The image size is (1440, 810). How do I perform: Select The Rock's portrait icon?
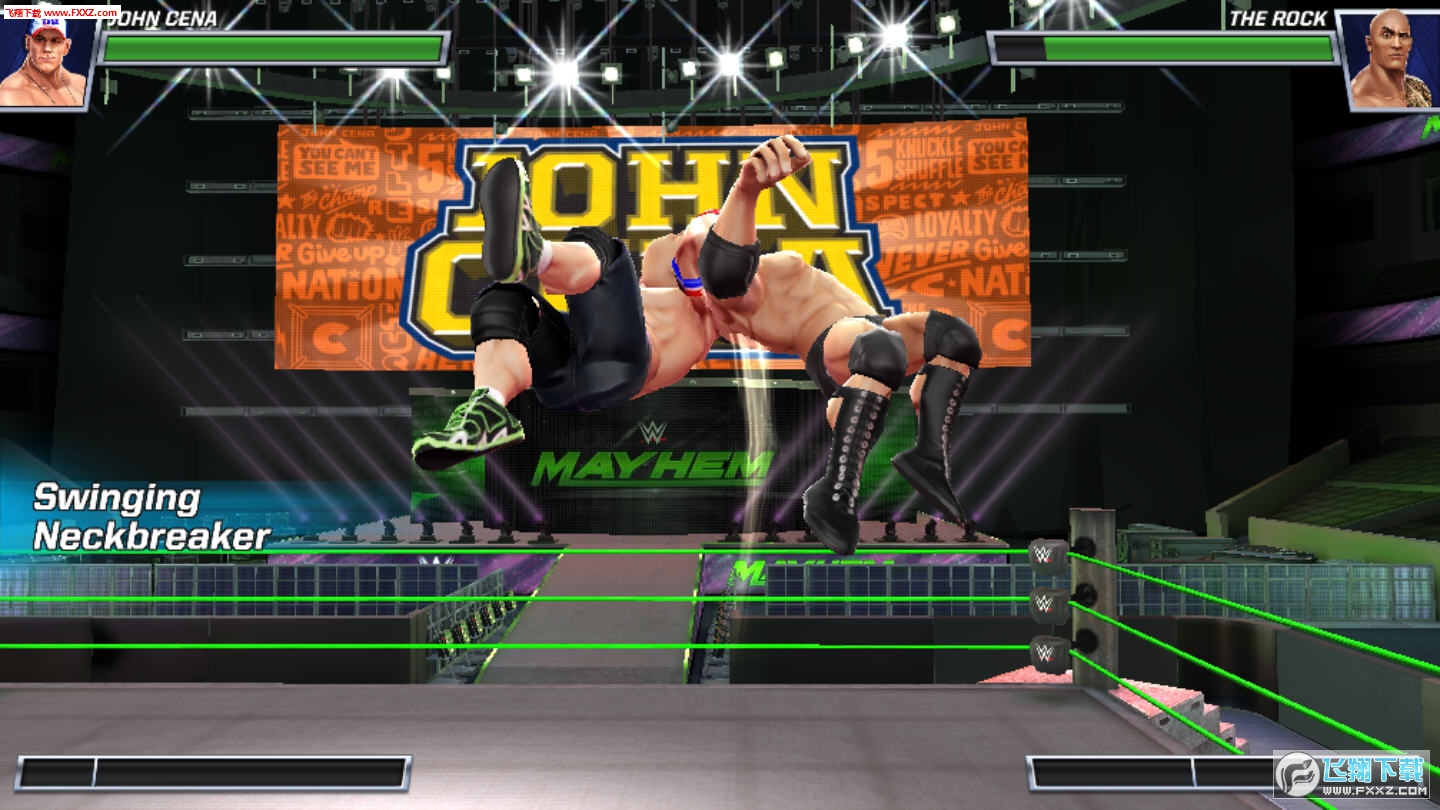coord(1392,62)
